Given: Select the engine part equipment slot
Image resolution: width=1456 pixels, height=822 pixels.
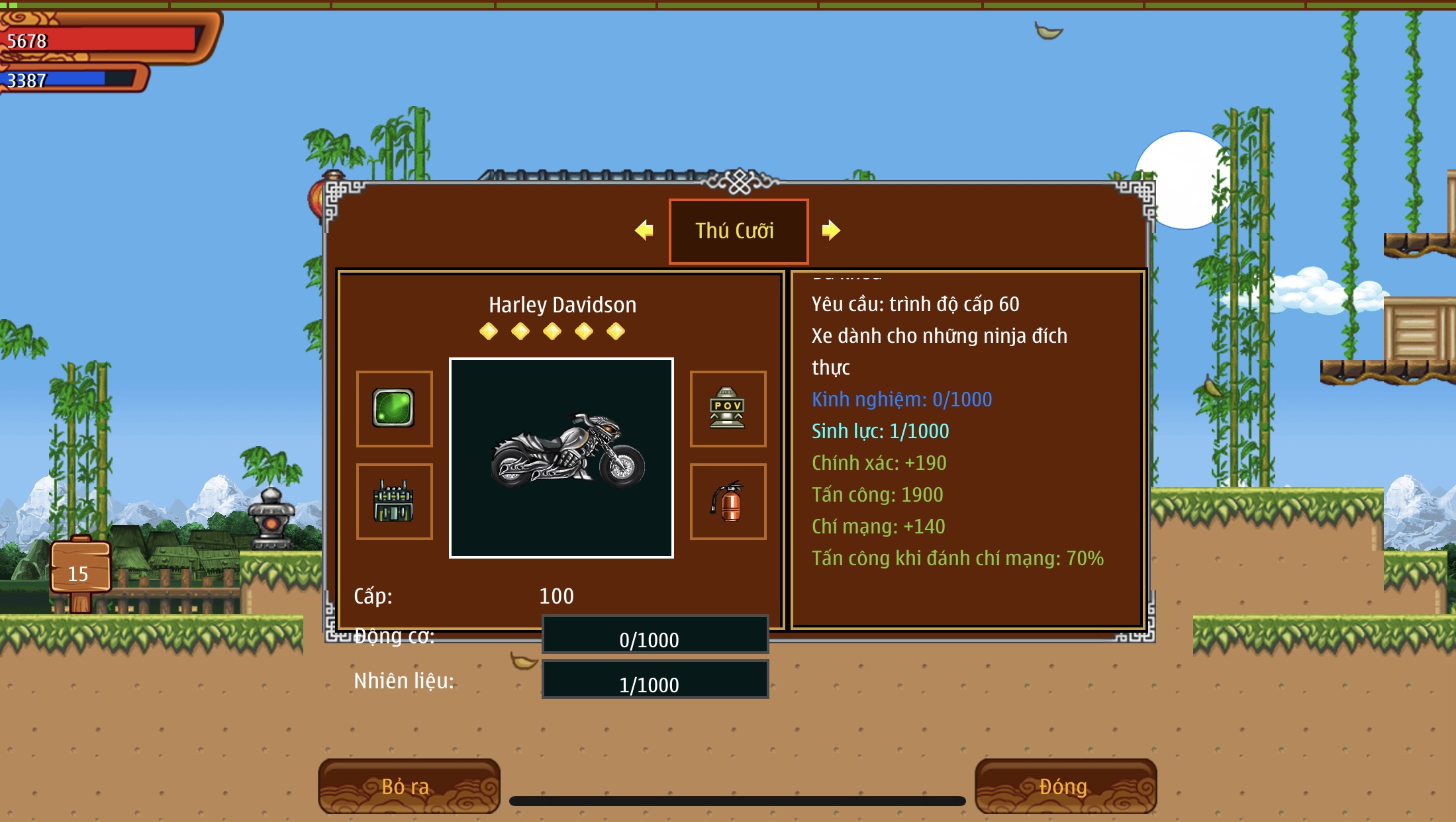Looking at the screenshot, I should [x=394, y=502].
